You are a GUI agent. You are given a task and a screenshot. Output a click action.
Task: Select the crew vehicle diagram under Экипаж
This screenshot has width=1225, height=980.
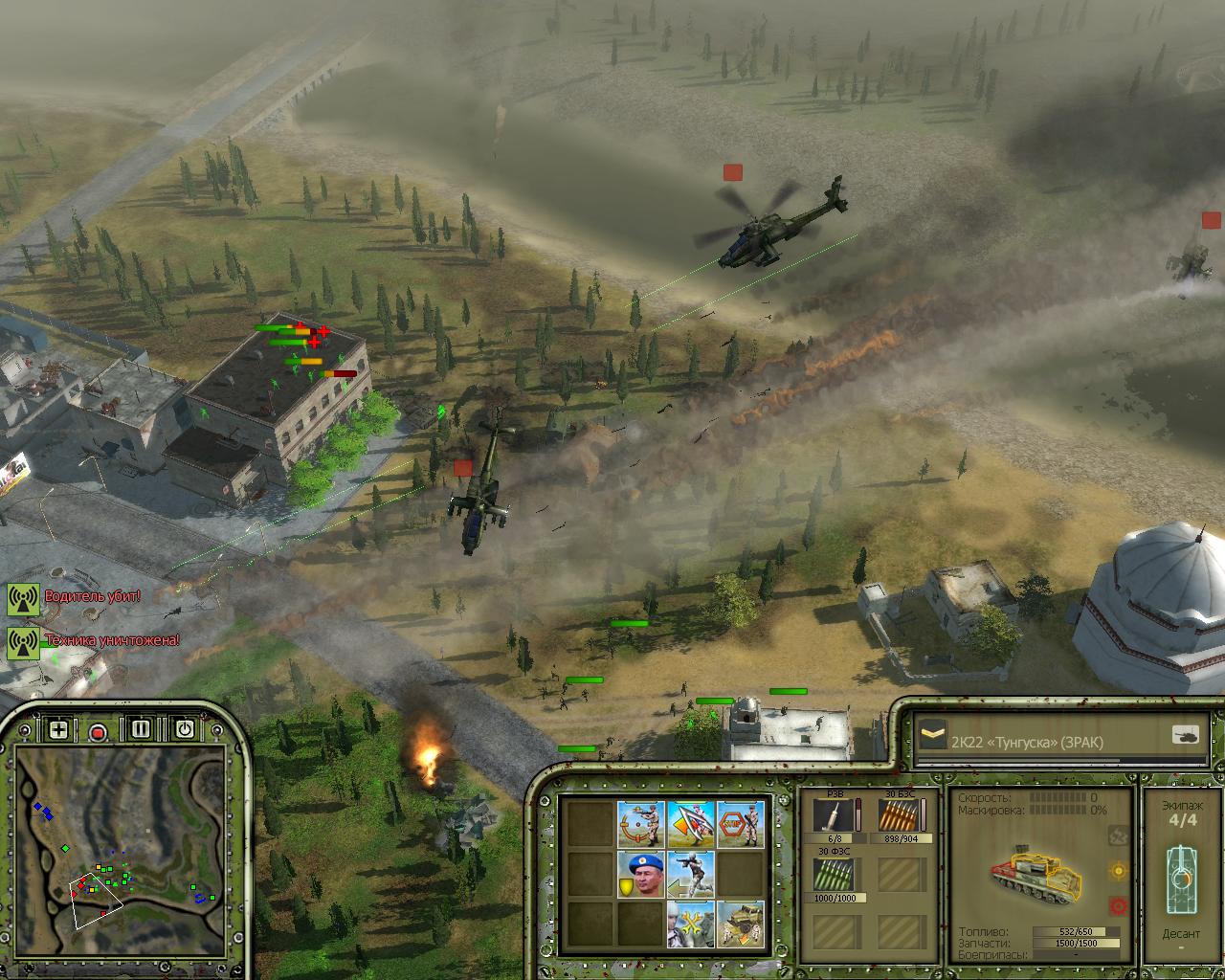(1181, 879)
